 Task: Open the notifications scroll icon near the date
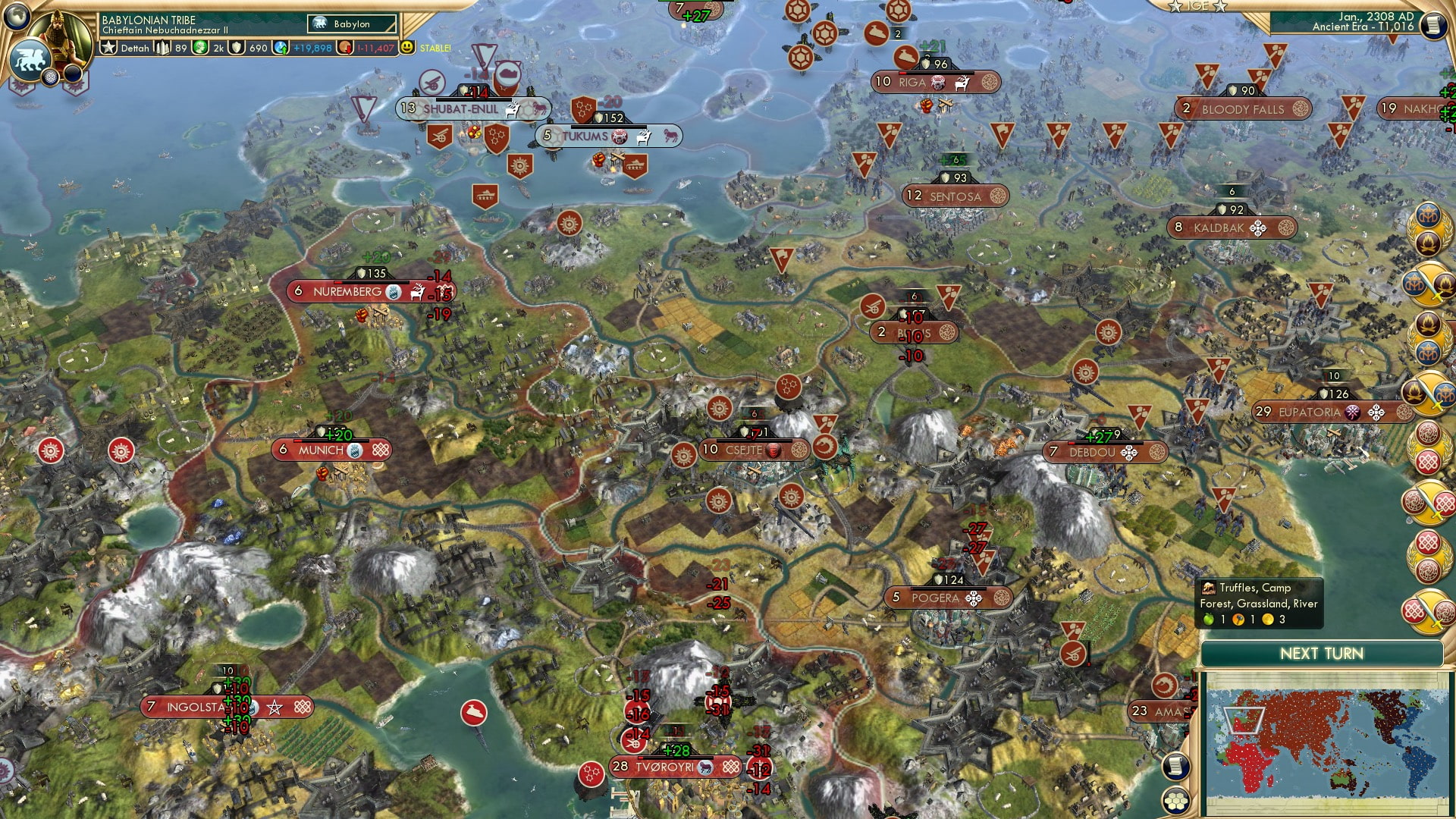point(1432,25)
